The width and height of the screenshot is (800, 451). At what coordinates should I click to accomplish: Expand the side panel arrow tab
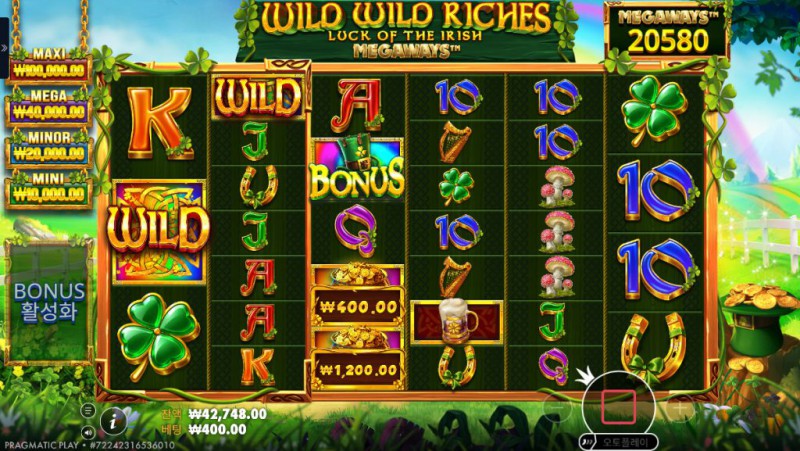pyautogui.click(x=4, y=47)
